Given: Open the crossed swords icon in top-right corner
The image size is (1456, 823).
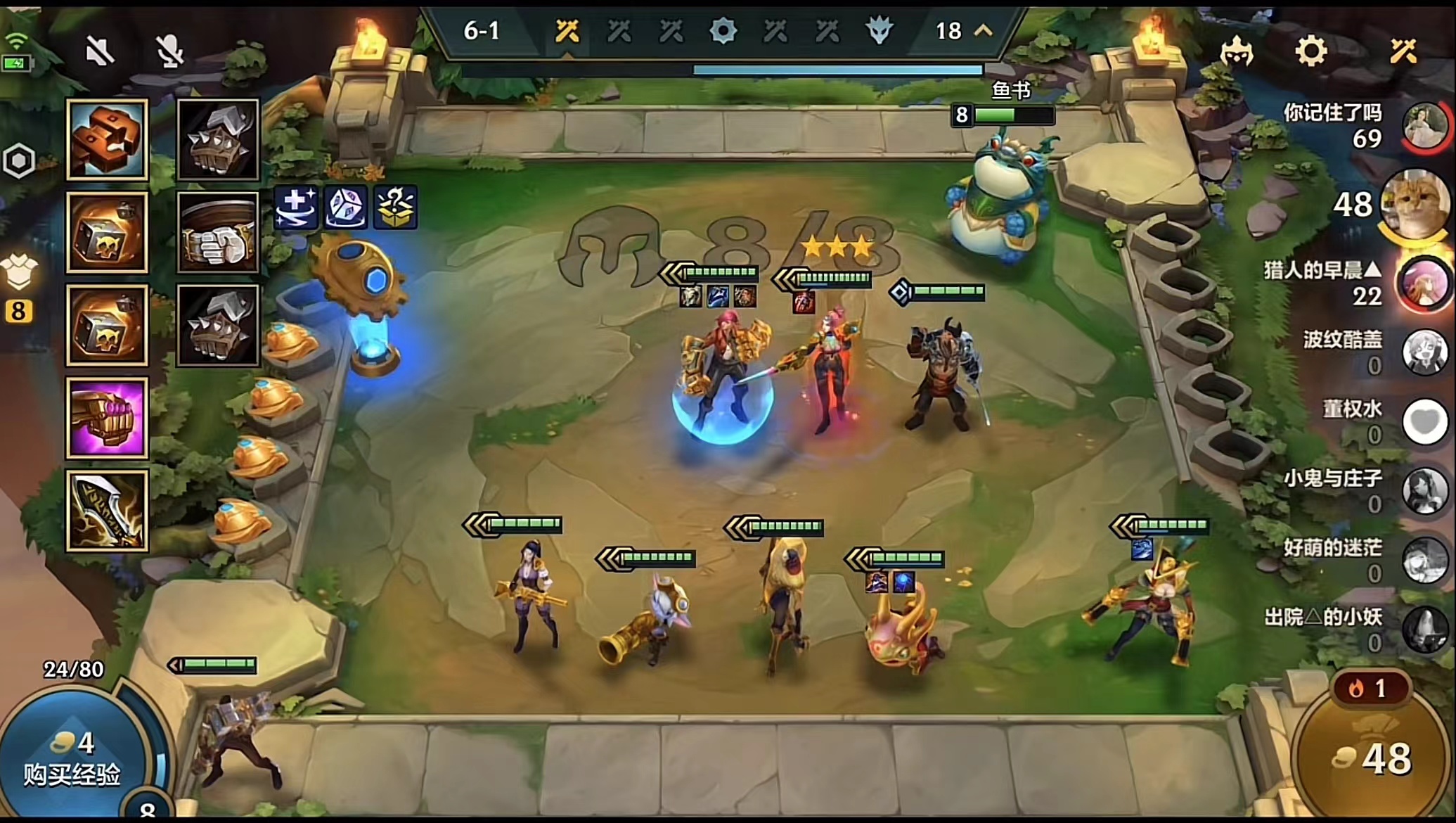Looking at the screenshot, I should 1403,51.
